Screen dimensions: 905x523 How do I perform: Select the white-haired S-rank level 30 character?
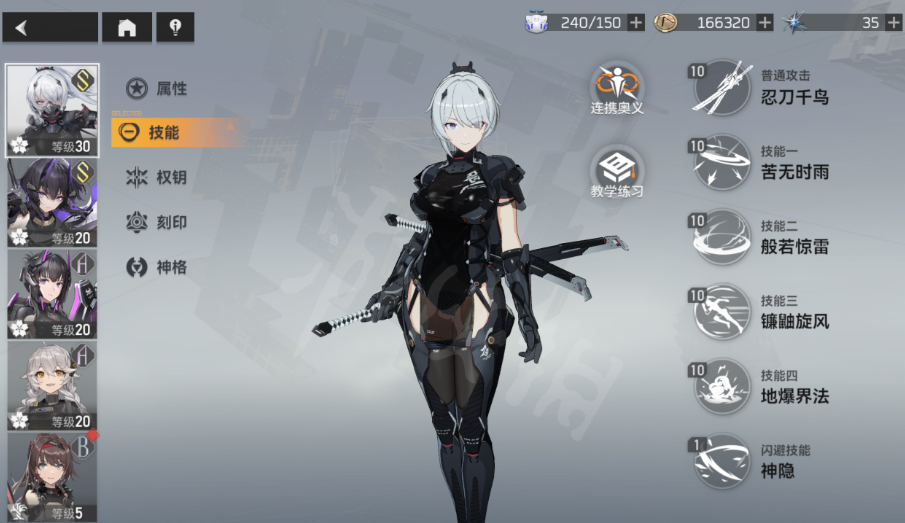pyautogui.click(x=52, y=110)
